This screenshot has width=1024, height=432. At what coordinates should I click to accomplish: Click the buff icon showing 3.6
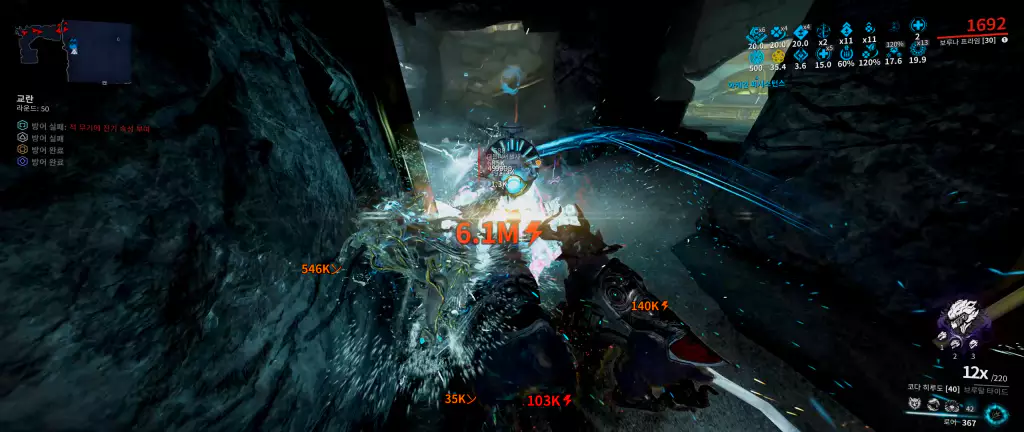pos(800,55)
